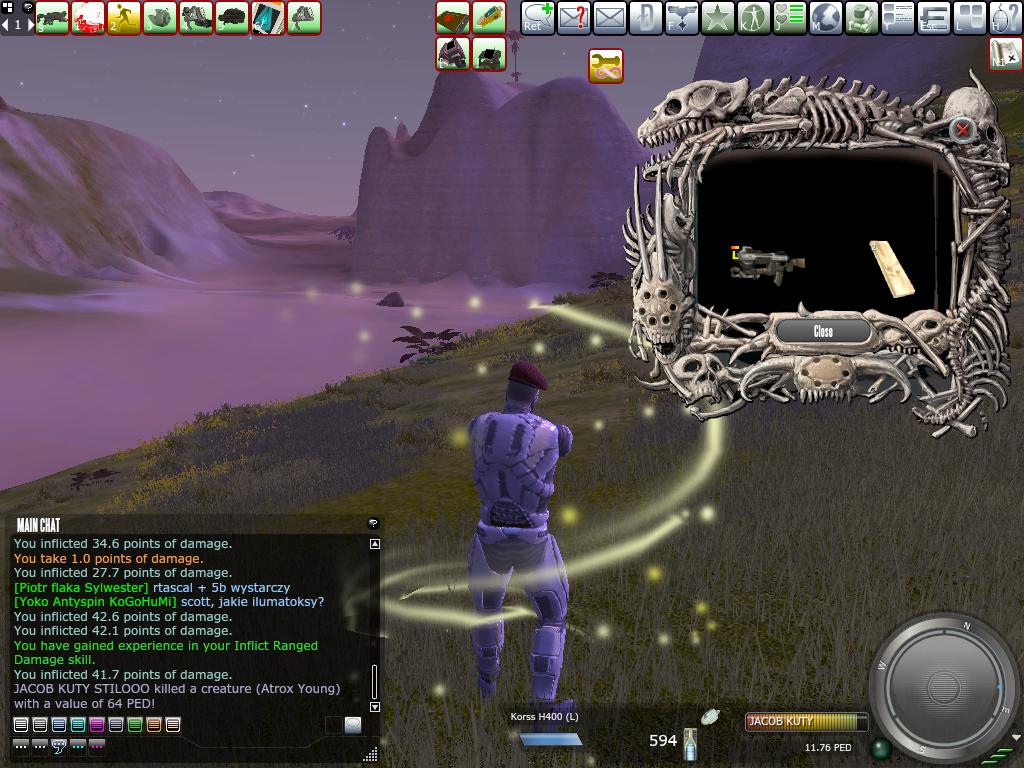The height and width of the screenshot is (768, 1024).
Task: Click the speech bubble button in chat panel
Action: click(x=353, y=725)
